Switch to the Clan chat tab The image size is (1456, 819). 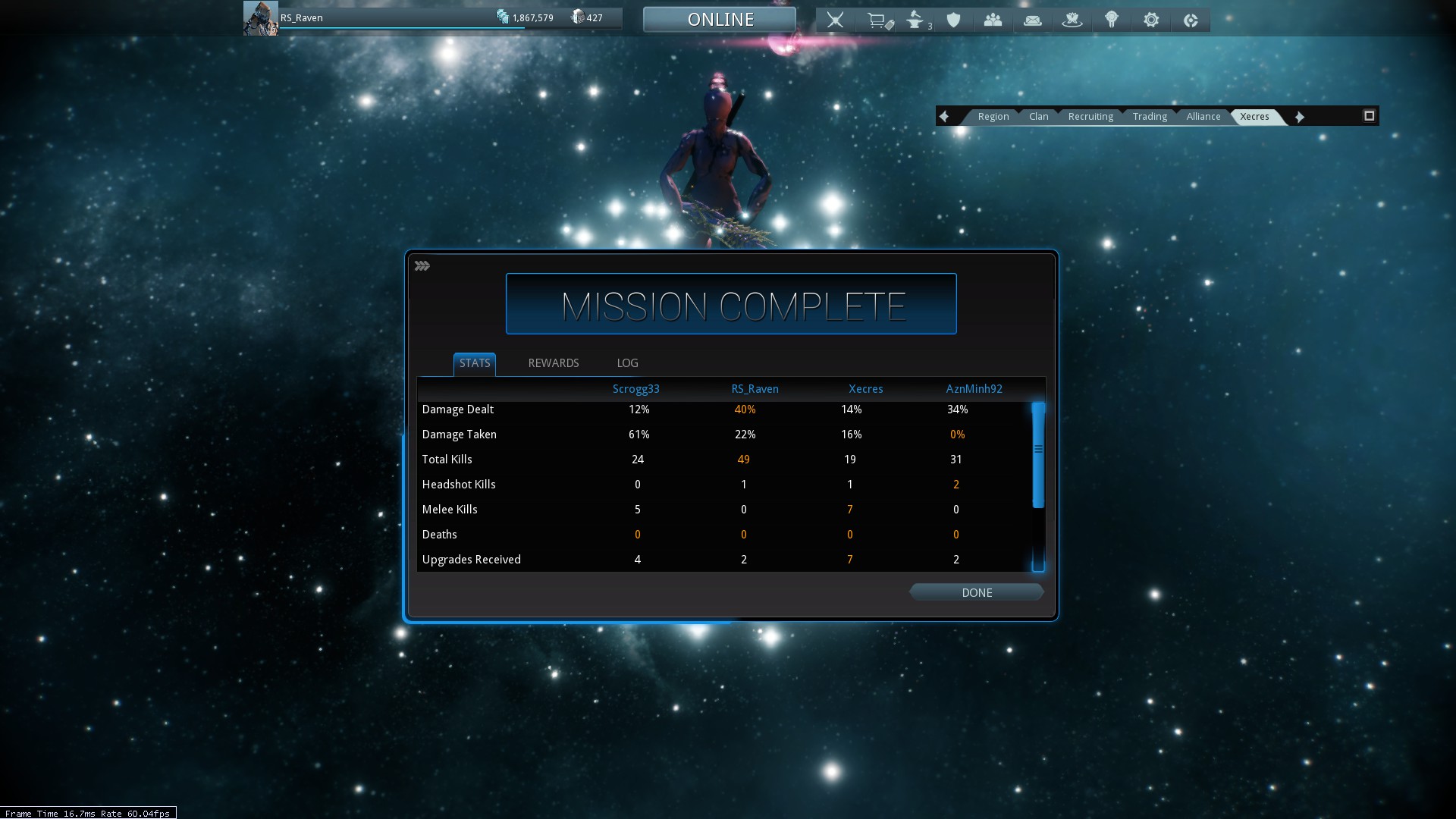(1038, 116)
